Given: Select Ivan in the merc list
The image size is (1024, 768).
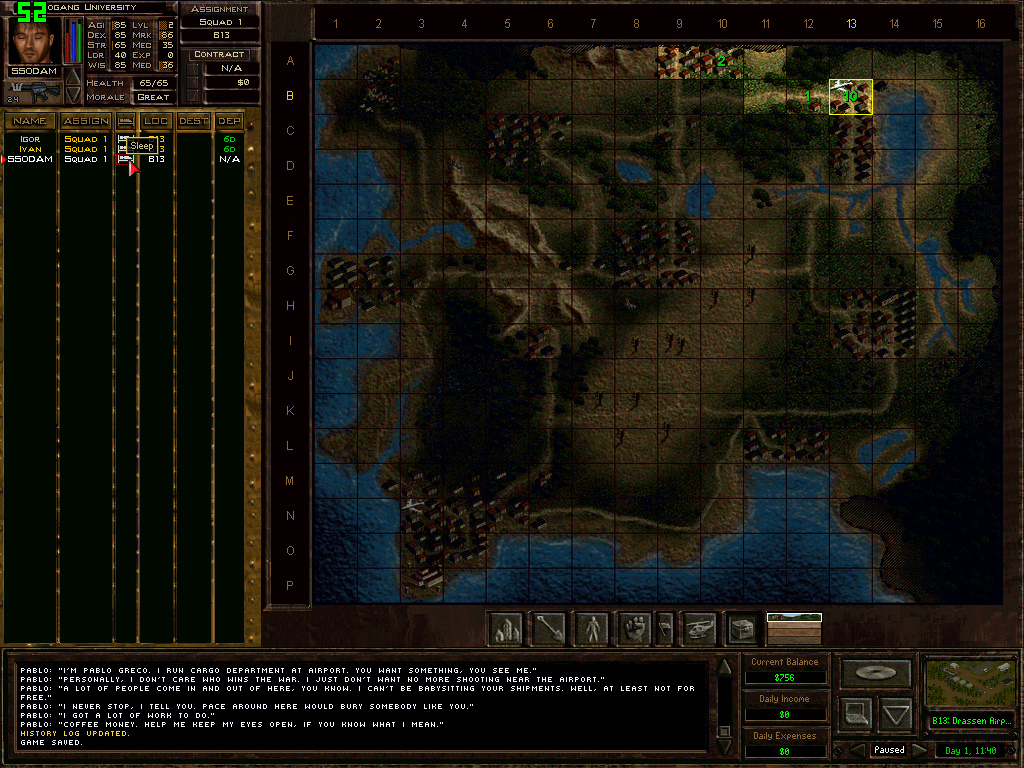Looking at the screenshot, I should click(x=29, y=149).
